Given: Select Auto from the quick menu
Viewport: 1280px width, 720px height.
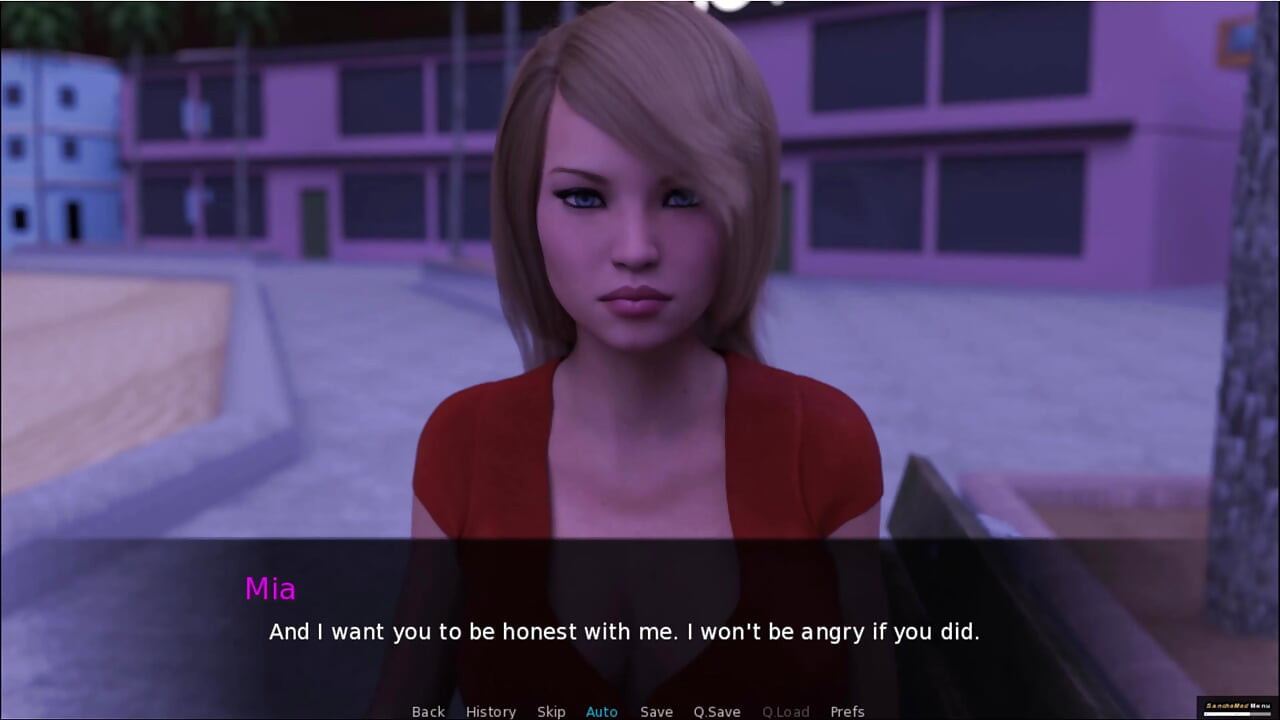Looking at the screenshot, I should pos(601,711).
